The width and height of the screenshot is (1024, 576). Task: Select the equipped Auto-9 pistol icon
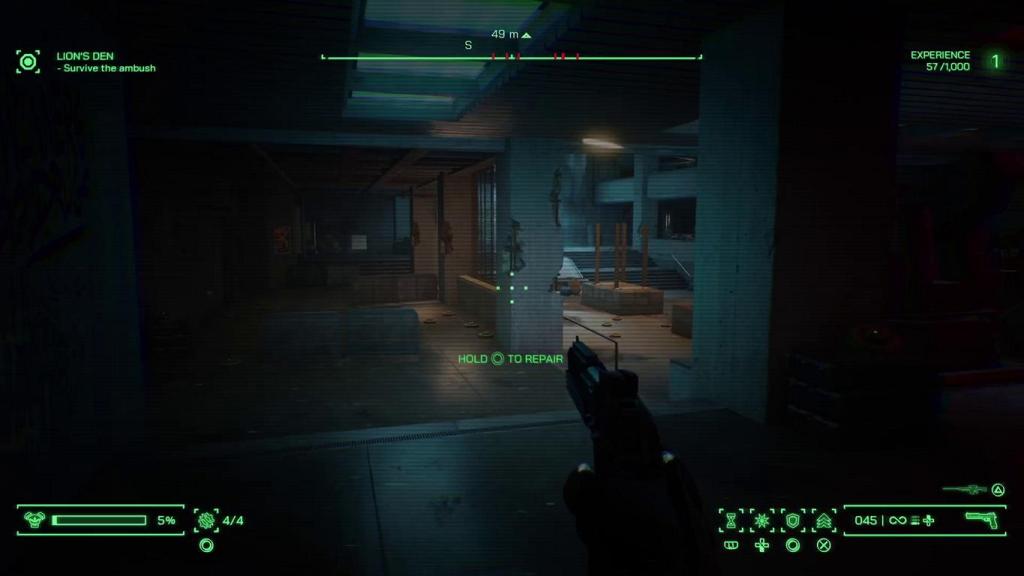[984, 519]
